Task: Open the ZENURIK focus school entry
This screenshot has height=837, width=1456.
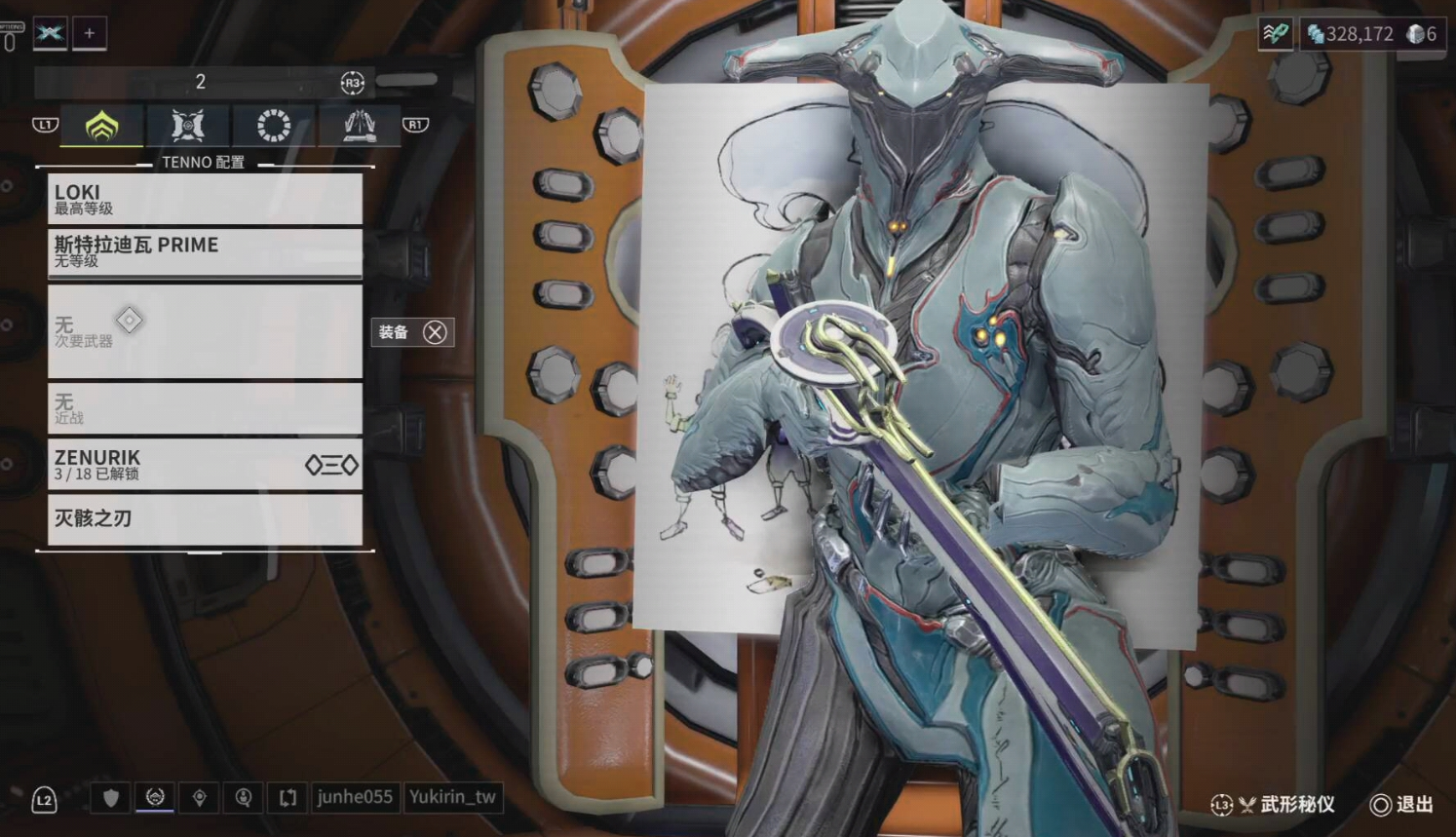Action: point(205,464)
